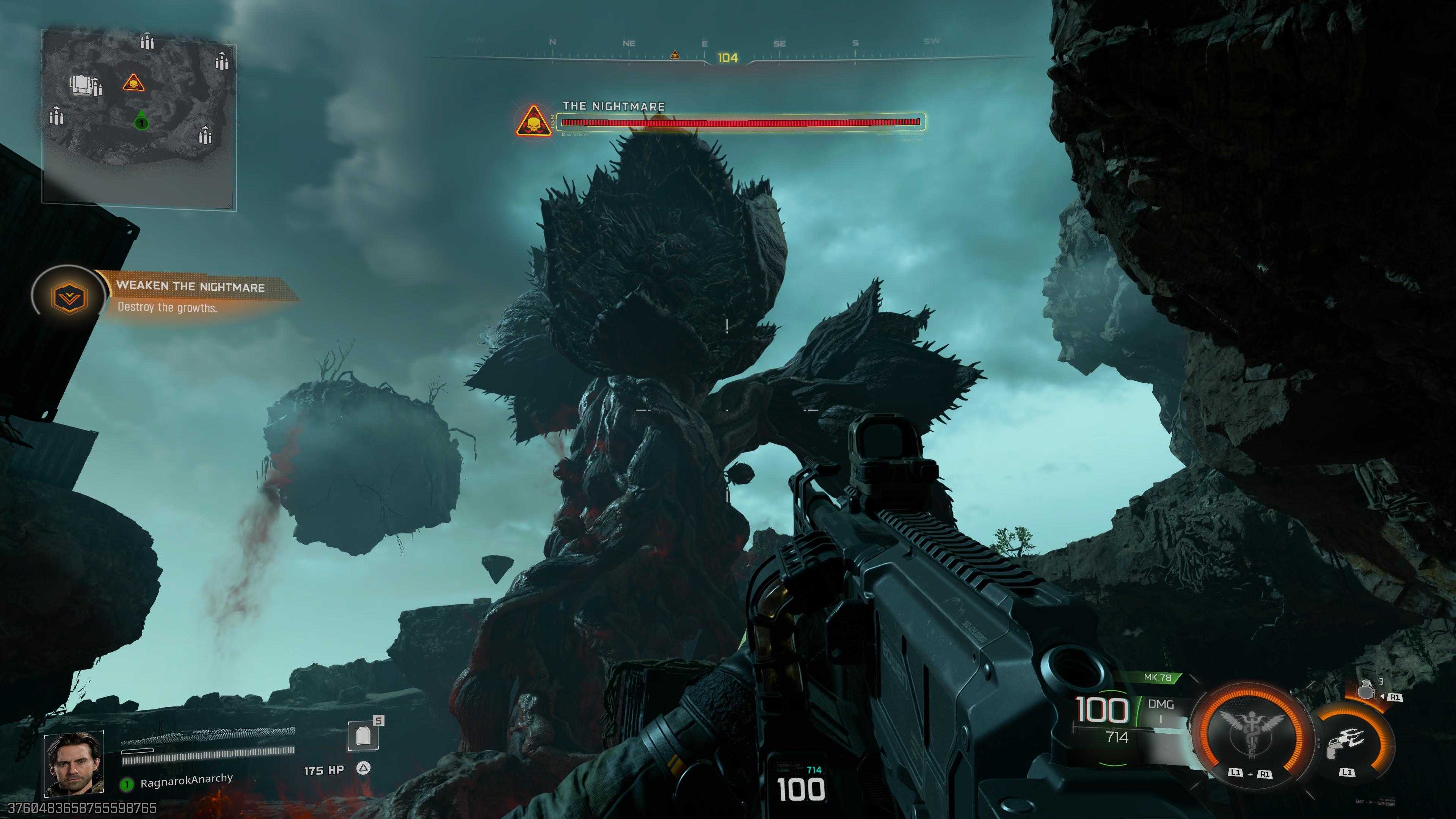
Task: Select the armor plate icon
Action: (x=363, y=736)
